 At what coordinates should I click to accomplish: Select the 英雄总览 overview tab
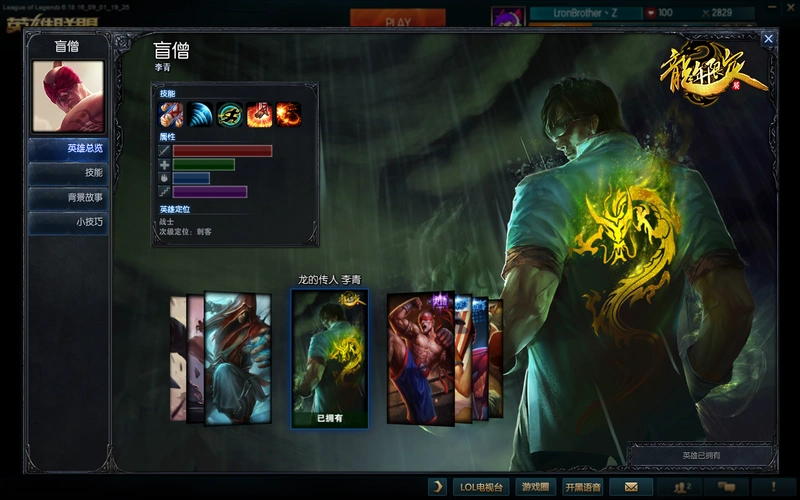tap(69, 148)
